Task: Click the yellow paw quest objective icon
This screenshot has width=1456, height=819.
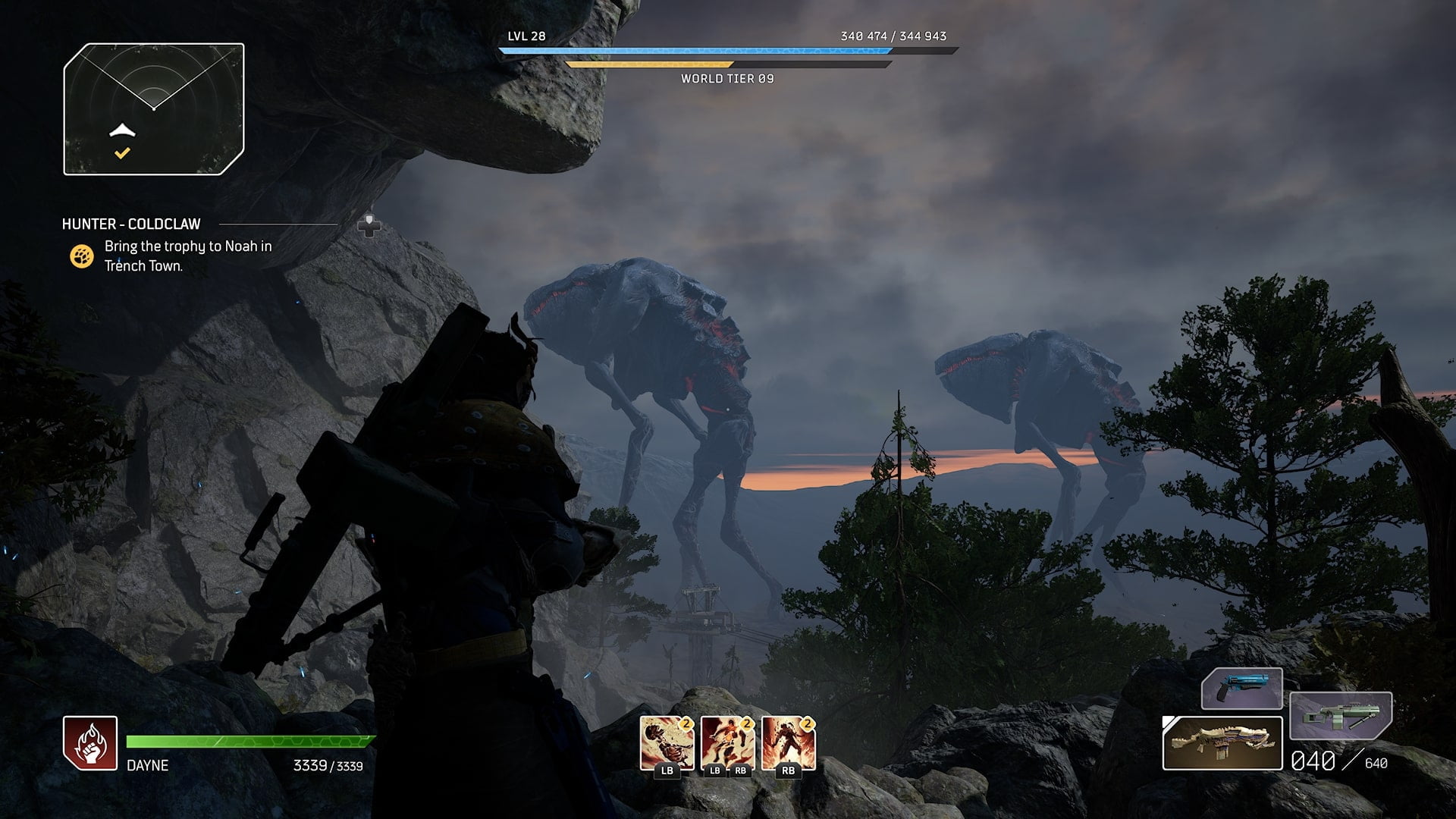Action: point(82,256)
